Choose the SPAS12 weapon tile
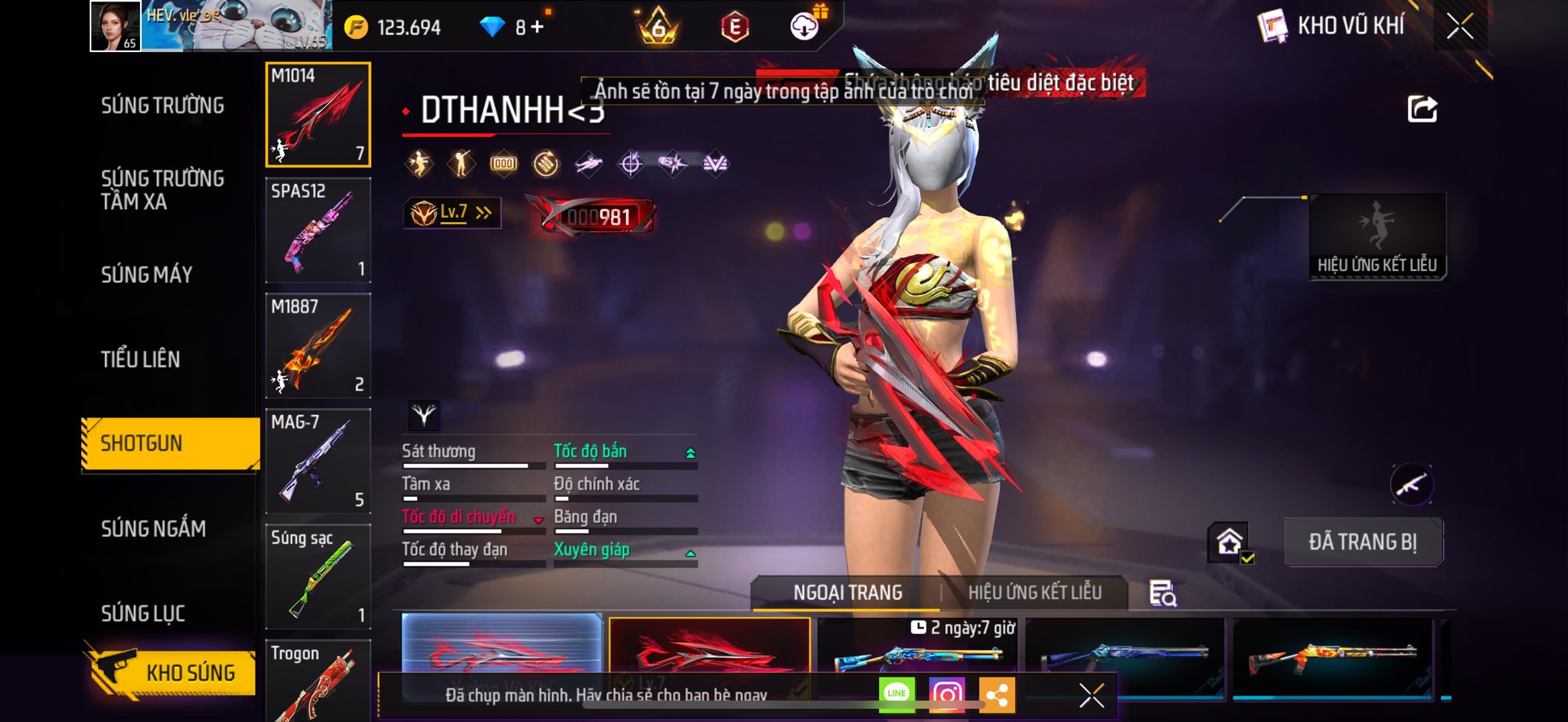This screenshot has height=722, width=1568. pyautogui.click(x=318, y=230)
